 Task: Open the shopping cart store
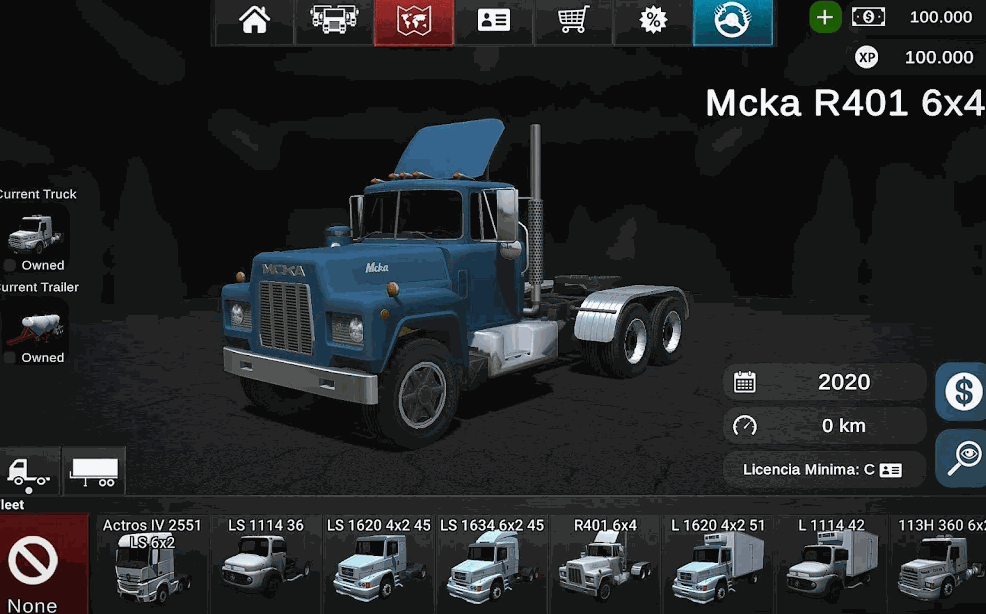(573, 21)
